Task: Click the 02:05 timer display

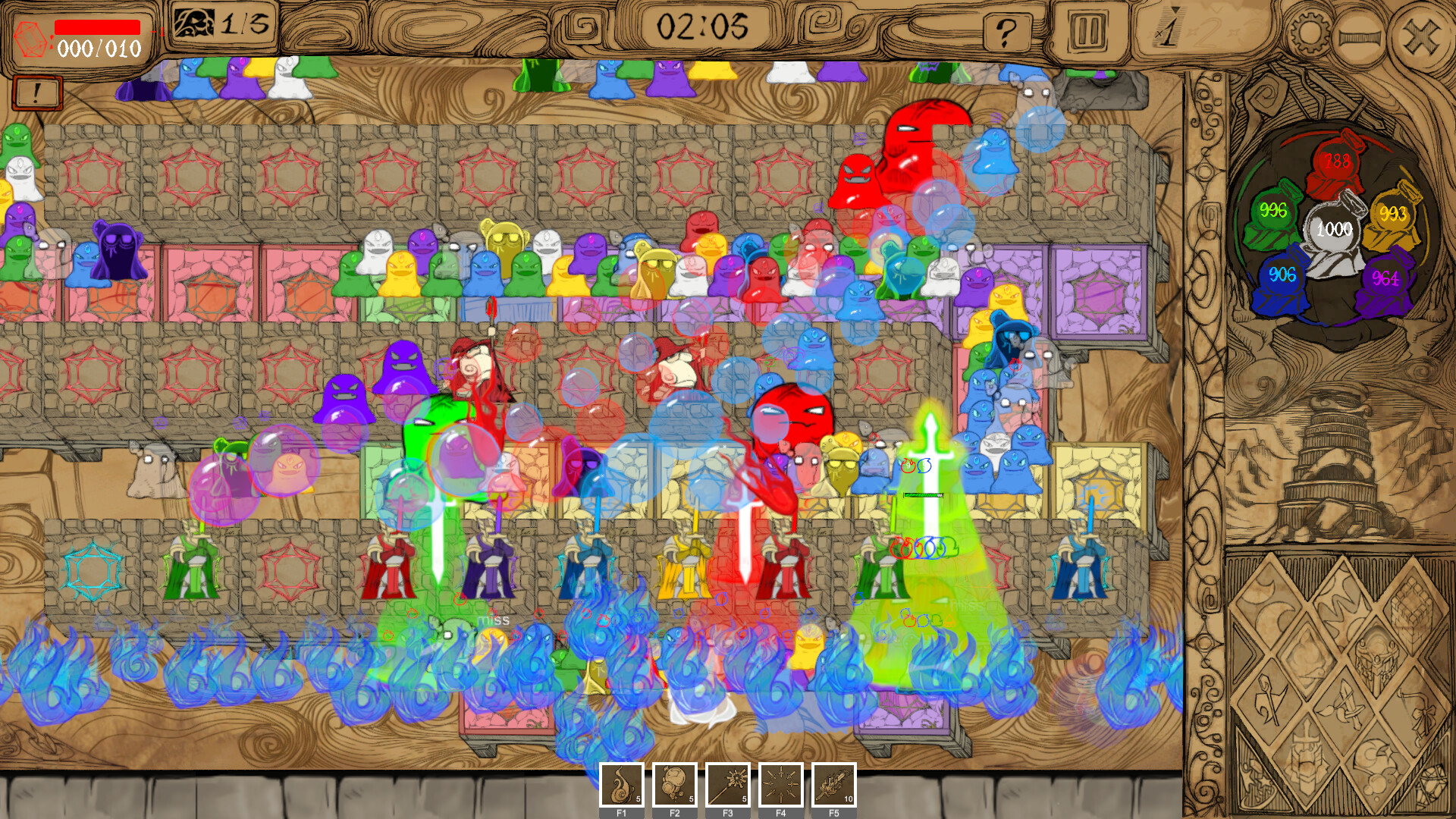Action: pos(705,24)
